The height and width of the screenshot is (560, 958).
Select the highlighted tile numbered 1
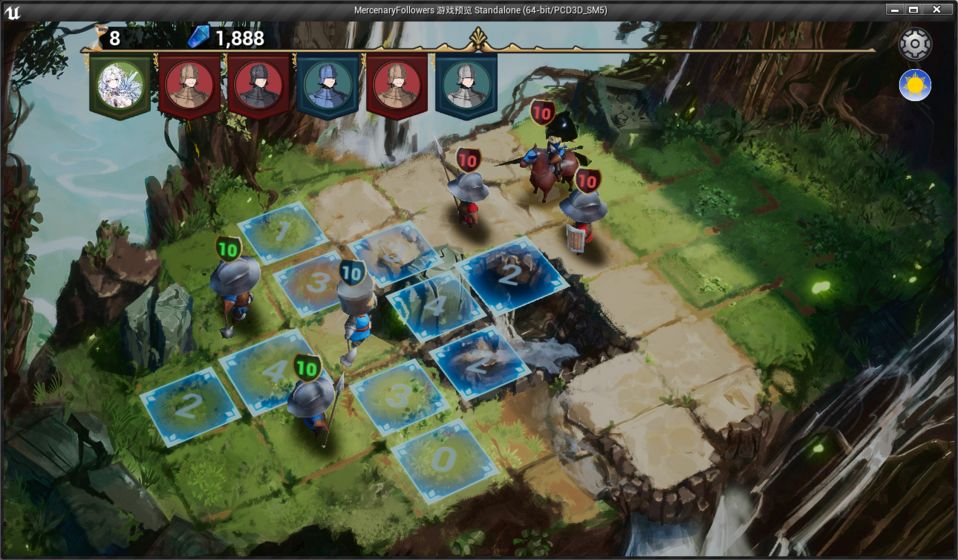click(x=282, y=232)
